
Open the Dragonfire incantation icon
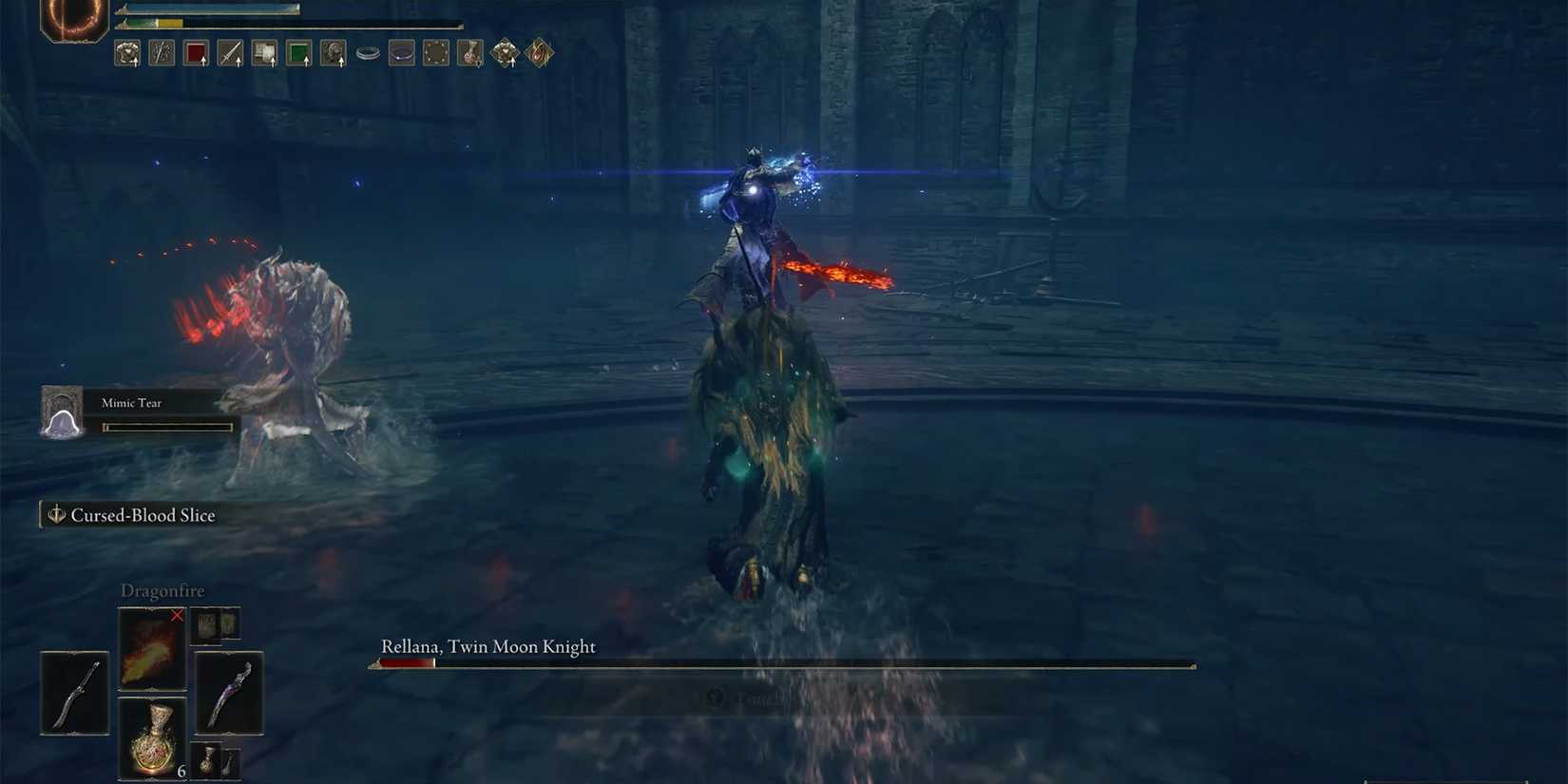(151, 647)
